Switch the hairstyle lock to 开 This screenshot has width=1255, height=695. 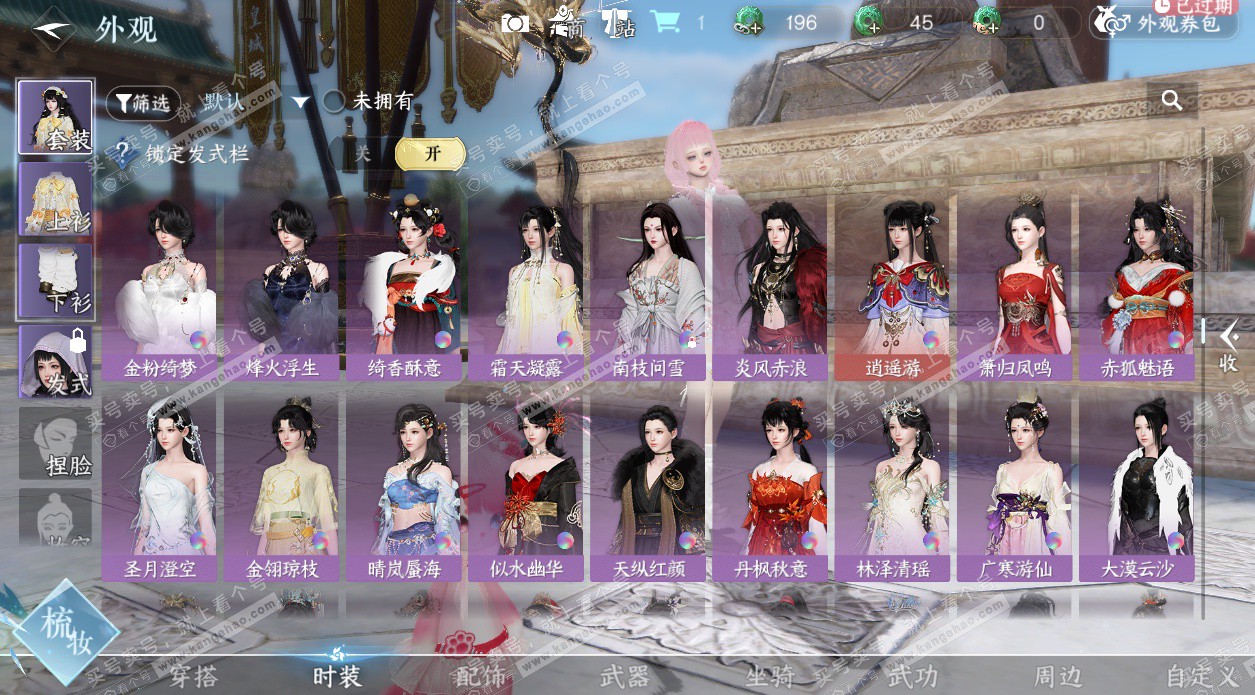431,154
